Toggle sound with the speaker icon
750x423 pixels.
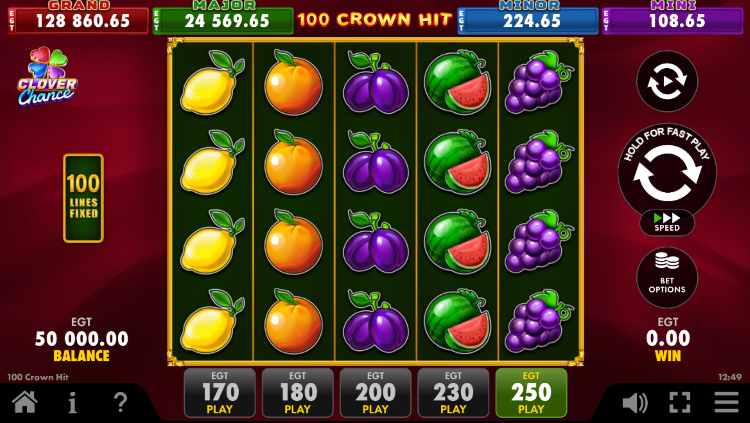634,403
